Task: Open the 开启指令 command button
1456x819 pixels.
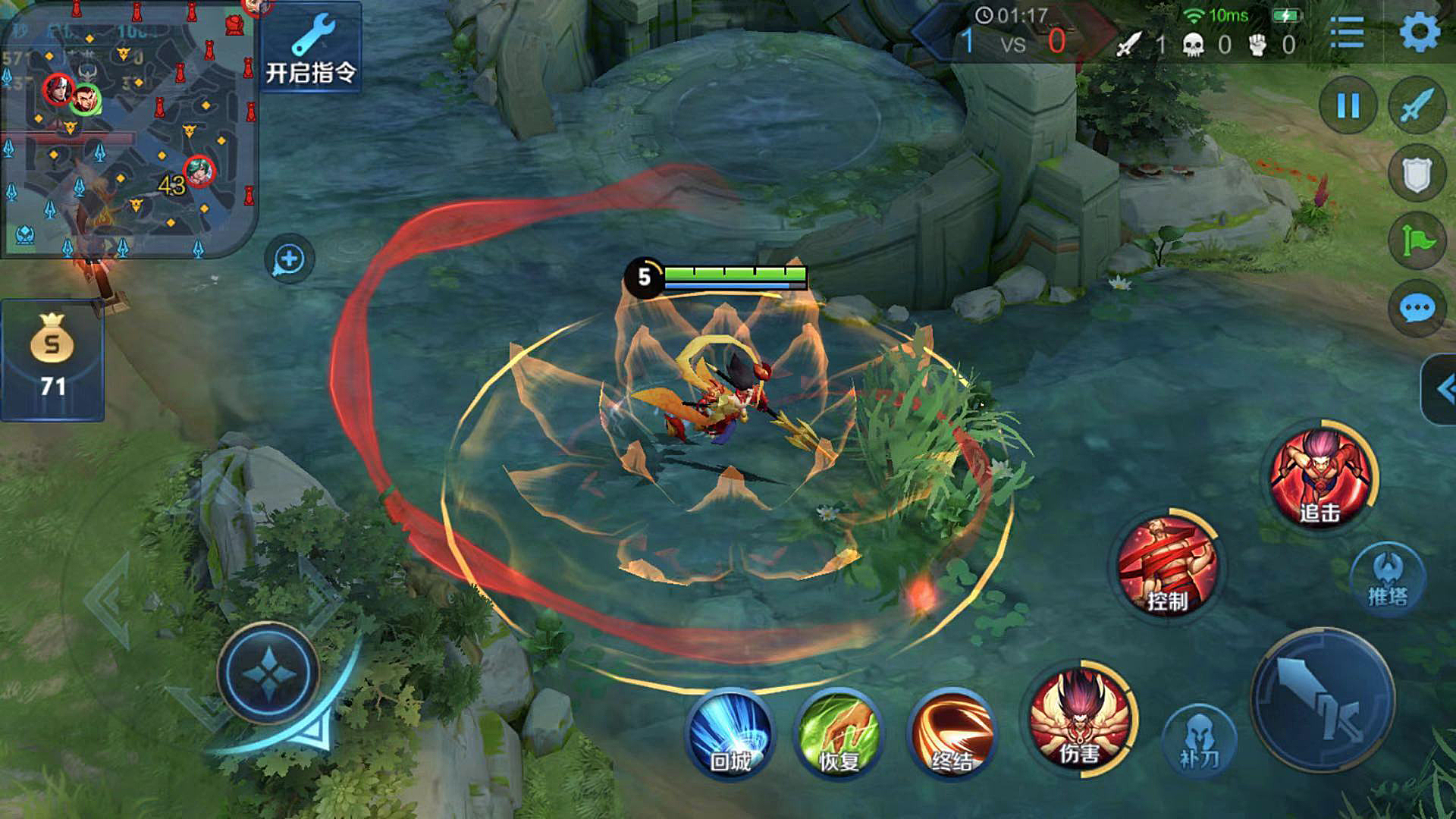Action: click(x=310, y=49)
